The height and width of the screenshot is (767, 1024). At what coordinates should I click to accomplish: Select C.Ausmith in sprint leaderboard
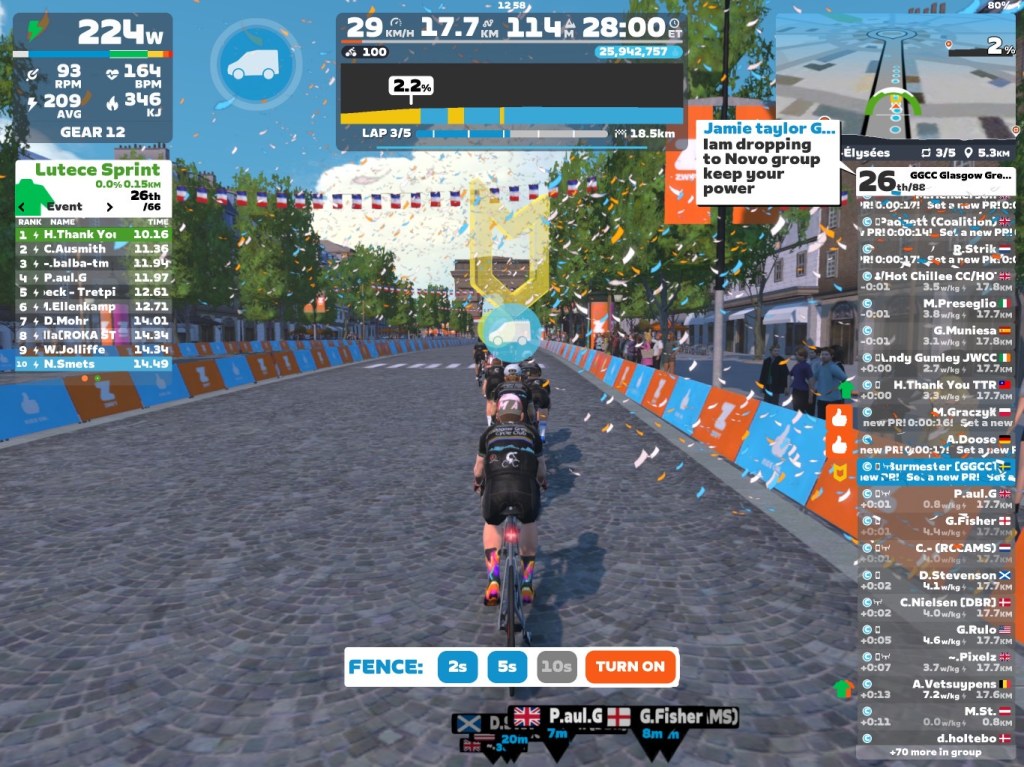[x=93, y=249]
